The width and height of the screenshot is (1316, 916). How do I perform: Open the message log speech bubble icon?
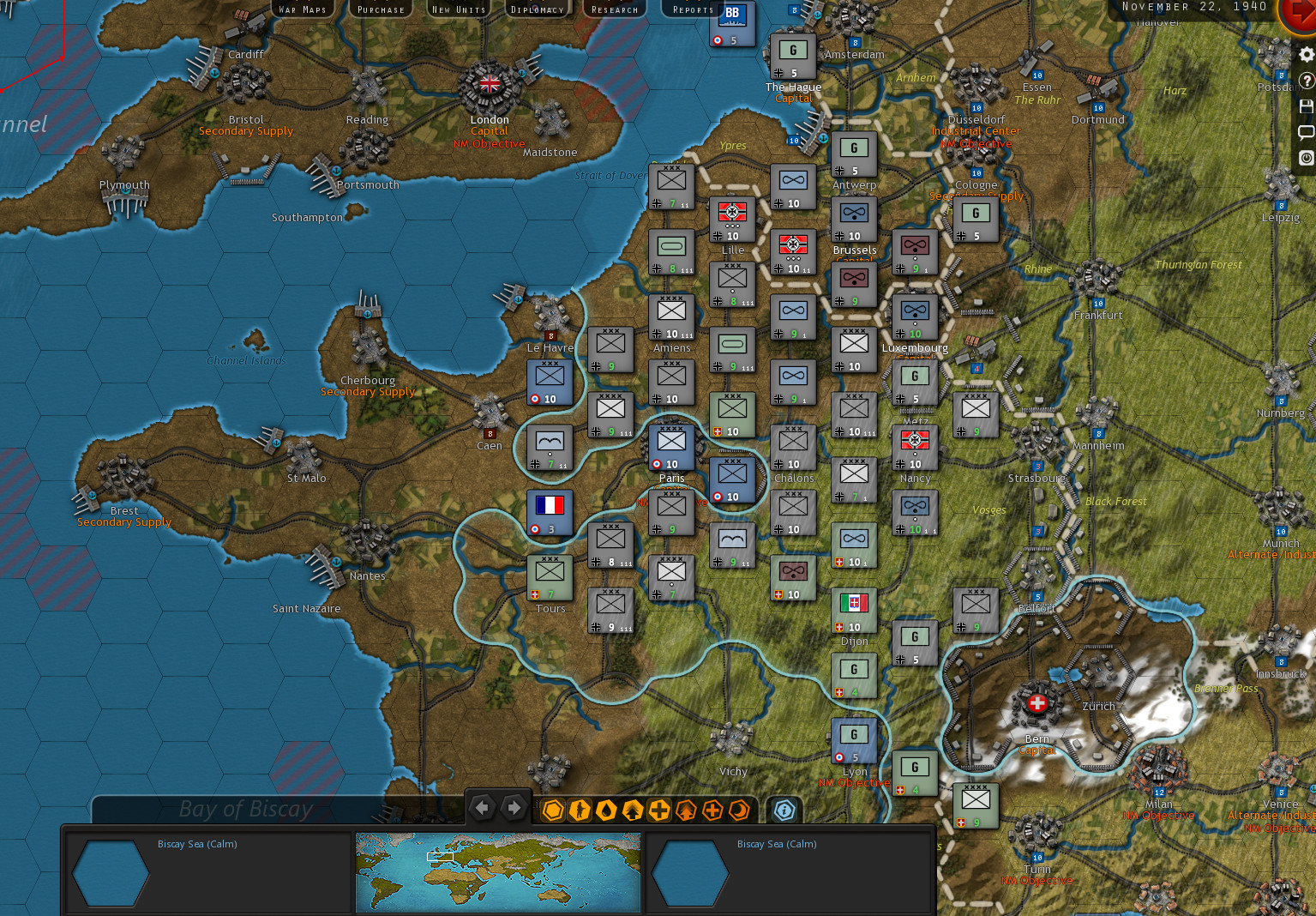[1306, 131]
